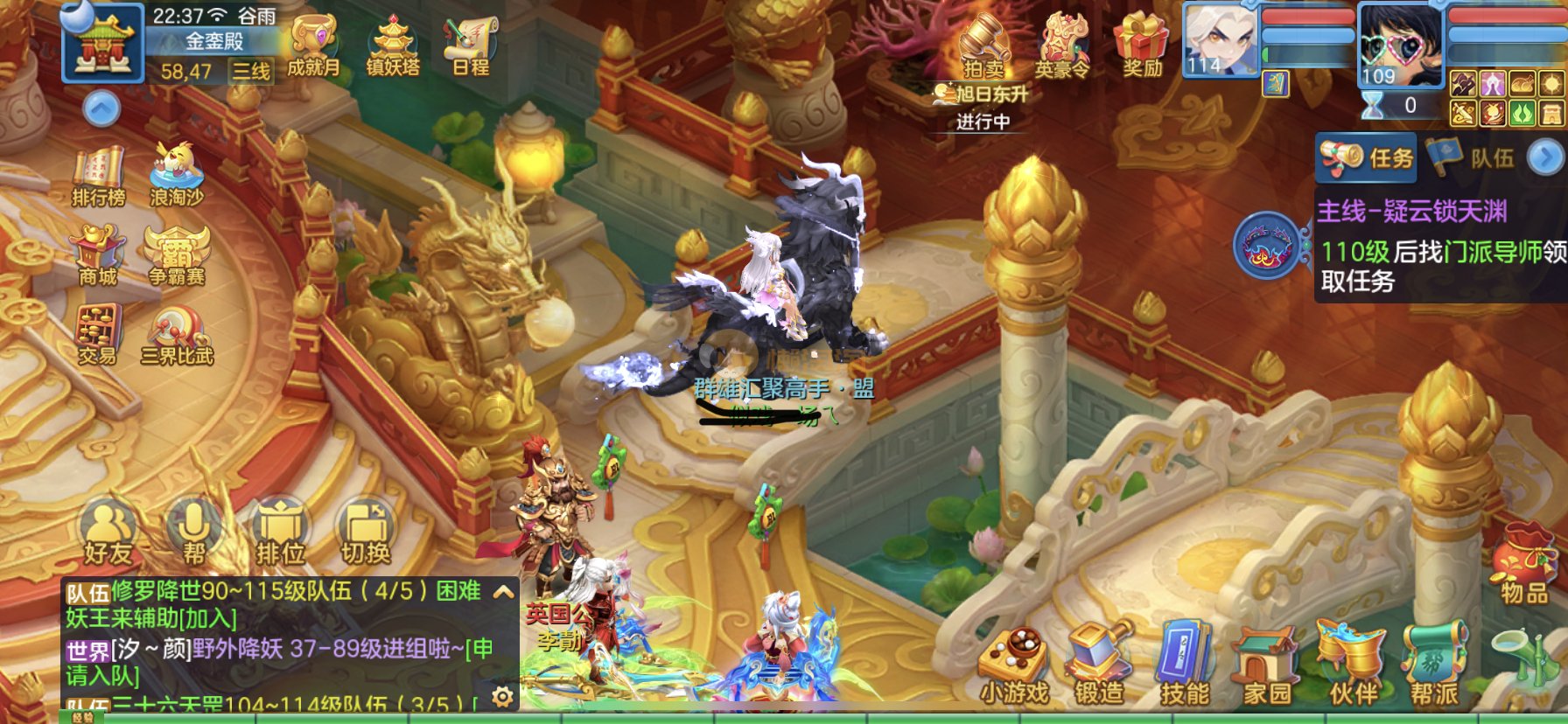This screenshot has height=724, width=1568.
Task: Open the 排行榜 rankings icon
Action: [98, 177]
